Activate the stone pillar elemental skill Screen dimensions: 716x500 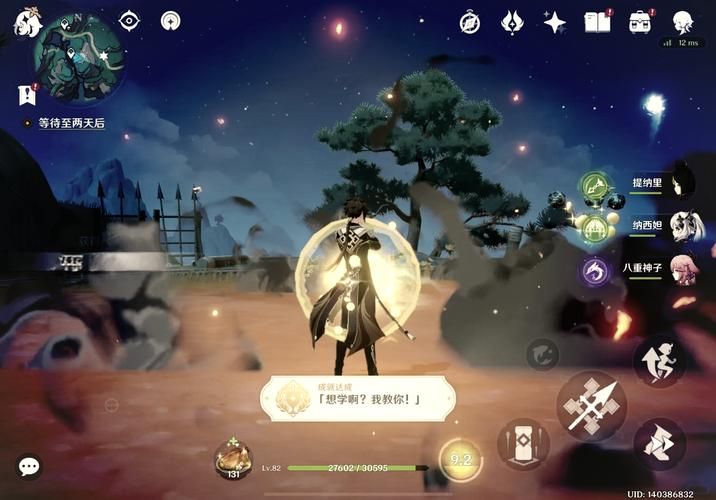click(x=523, y=443)
